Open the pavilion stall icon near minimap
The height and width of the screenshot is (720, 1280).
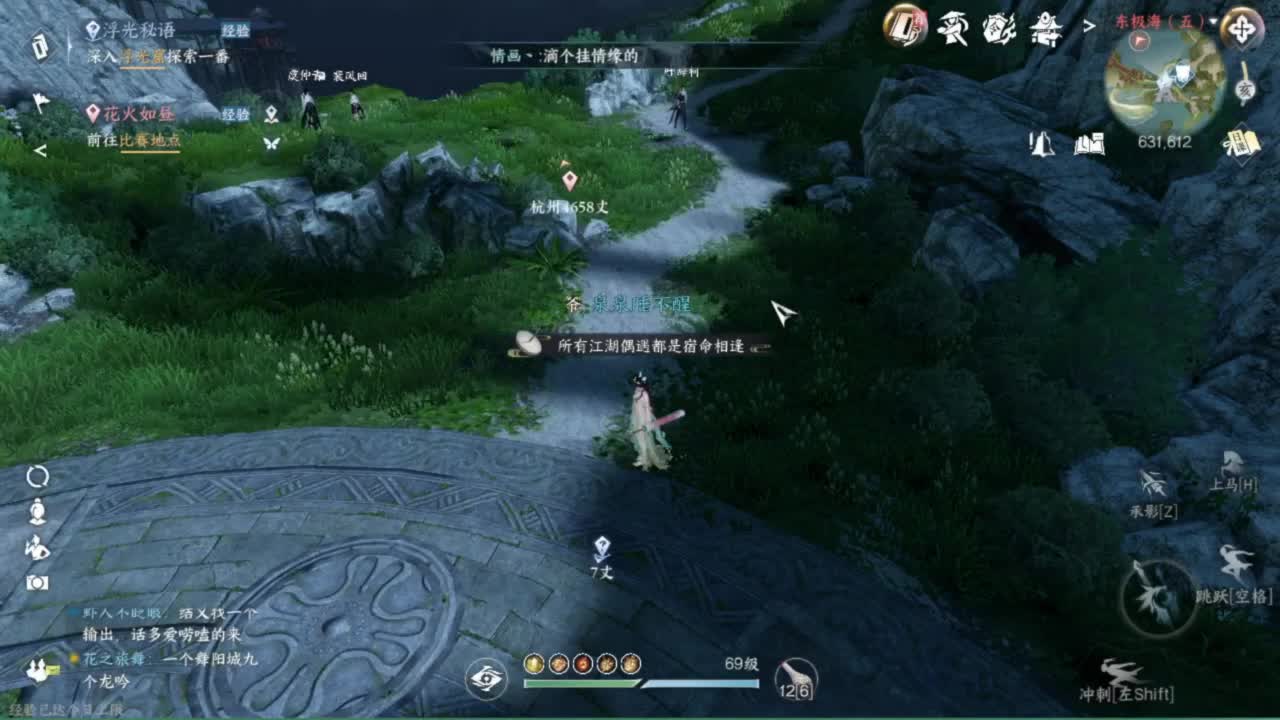click(1047, 32)
